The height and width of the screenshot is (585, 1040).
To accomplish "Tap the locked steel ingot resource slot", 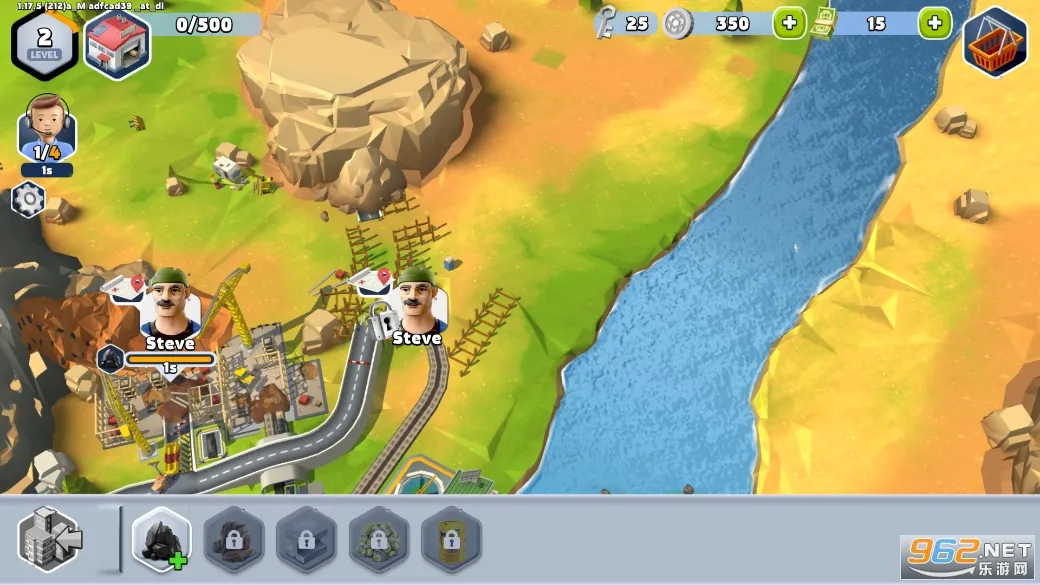I will 306,539.
